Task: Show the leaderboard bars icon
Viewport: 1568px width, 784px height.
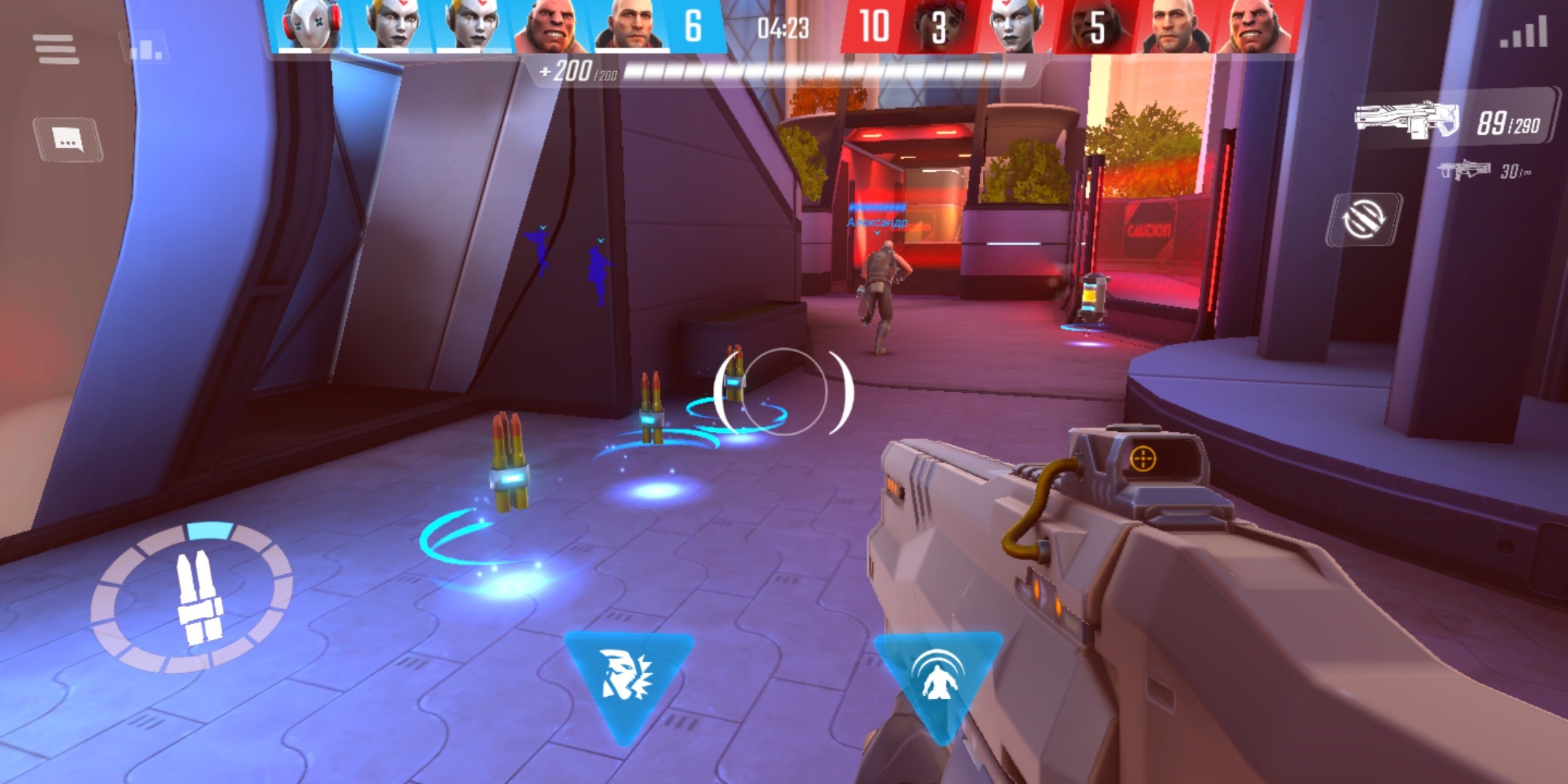Action: [146, 48]
